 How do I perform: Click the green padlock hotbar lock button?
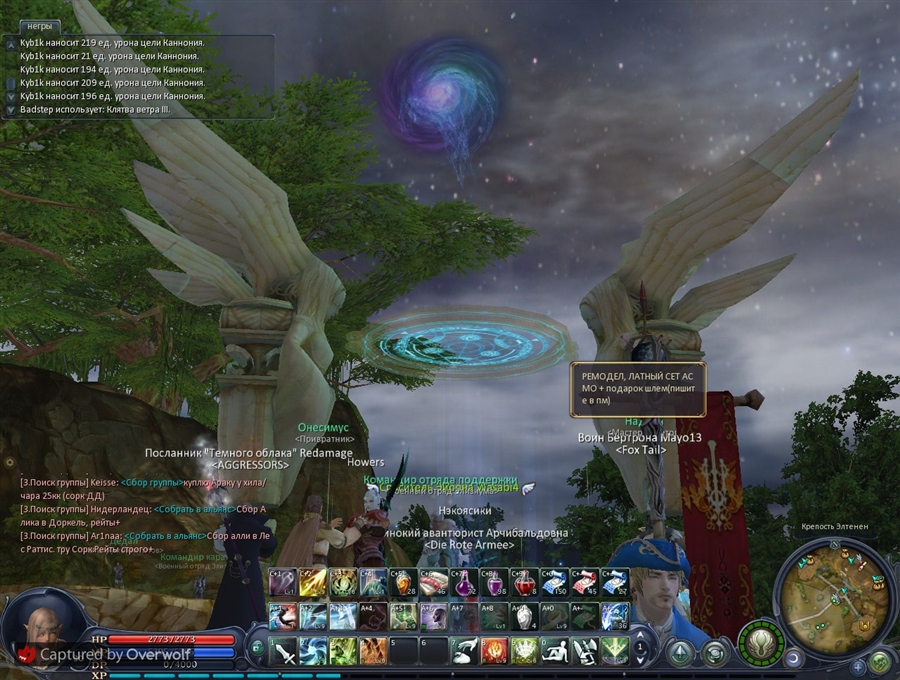click(257, 647)
